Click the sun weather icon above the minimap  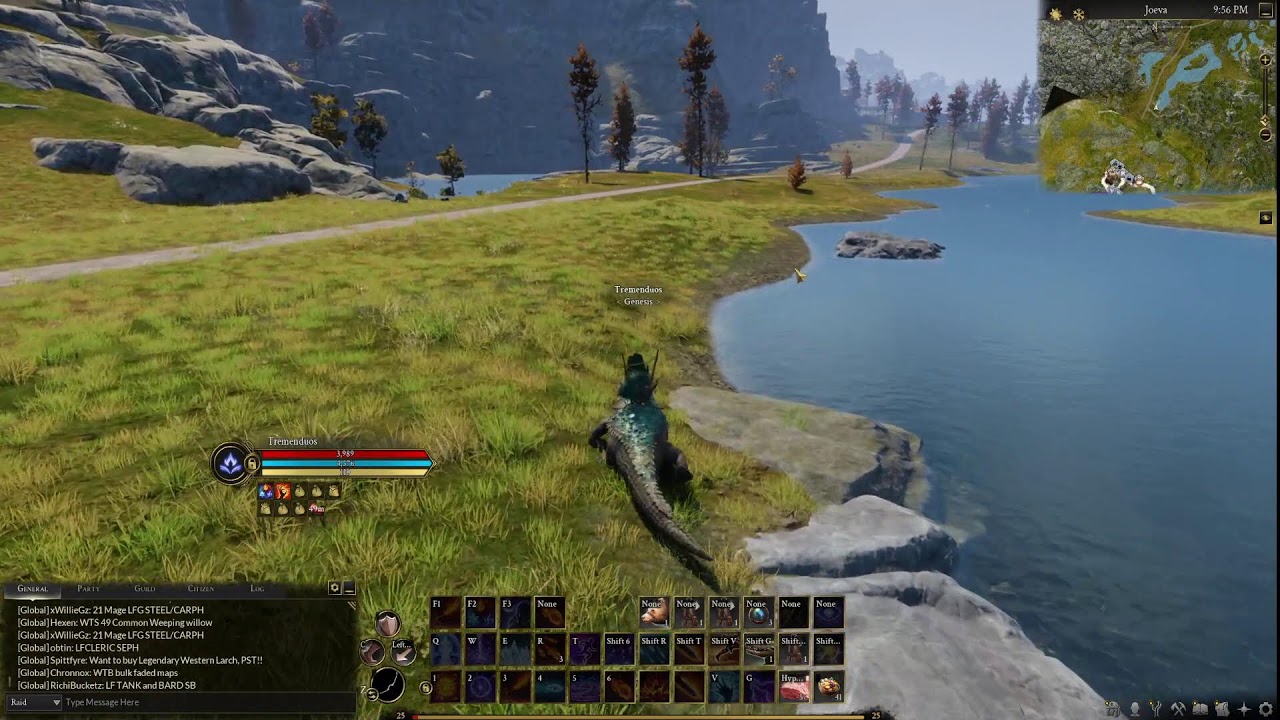(x=1055, y=14)
